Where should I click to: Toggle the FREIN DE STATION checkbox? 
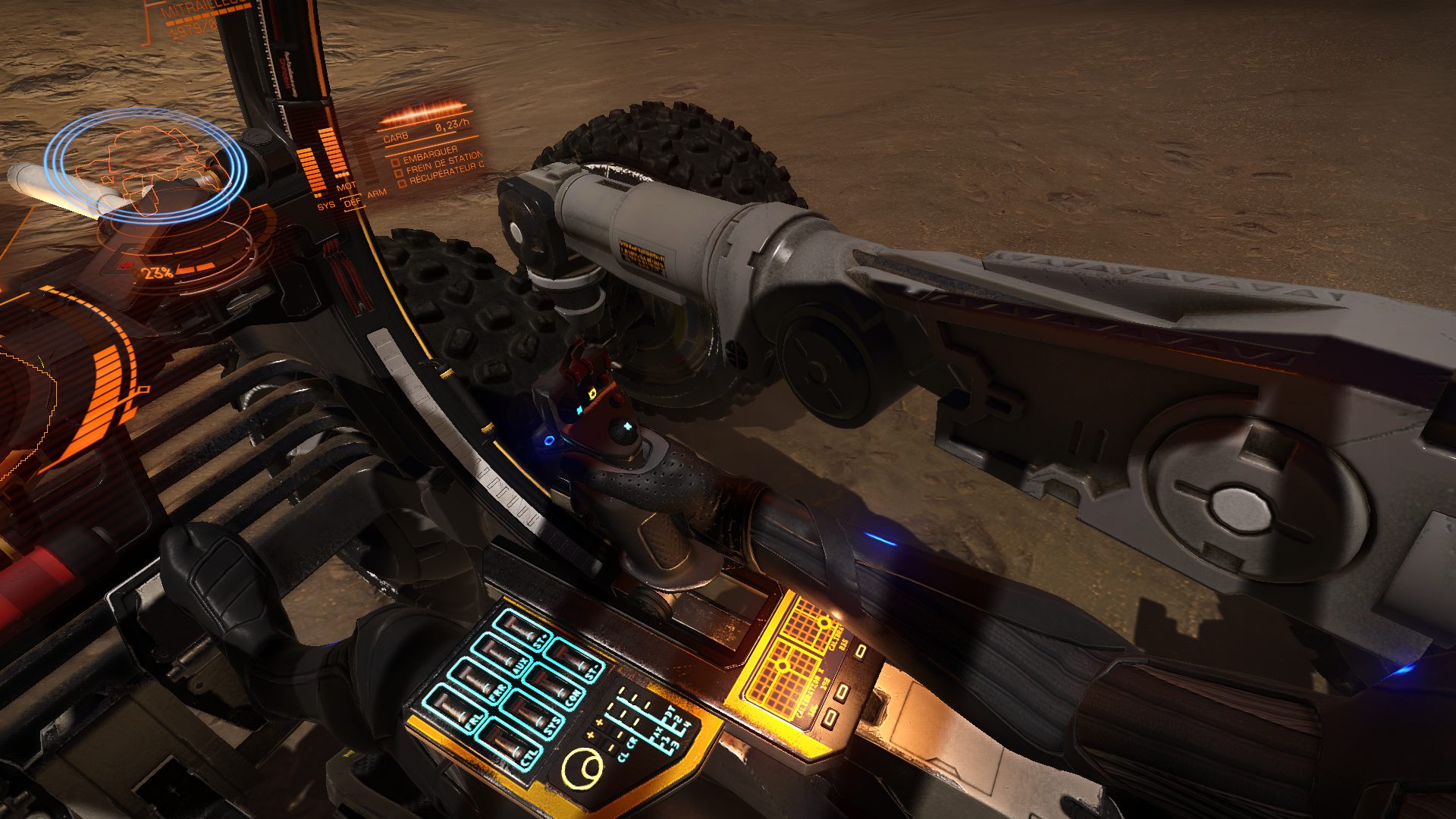click(x=399, y=173)
